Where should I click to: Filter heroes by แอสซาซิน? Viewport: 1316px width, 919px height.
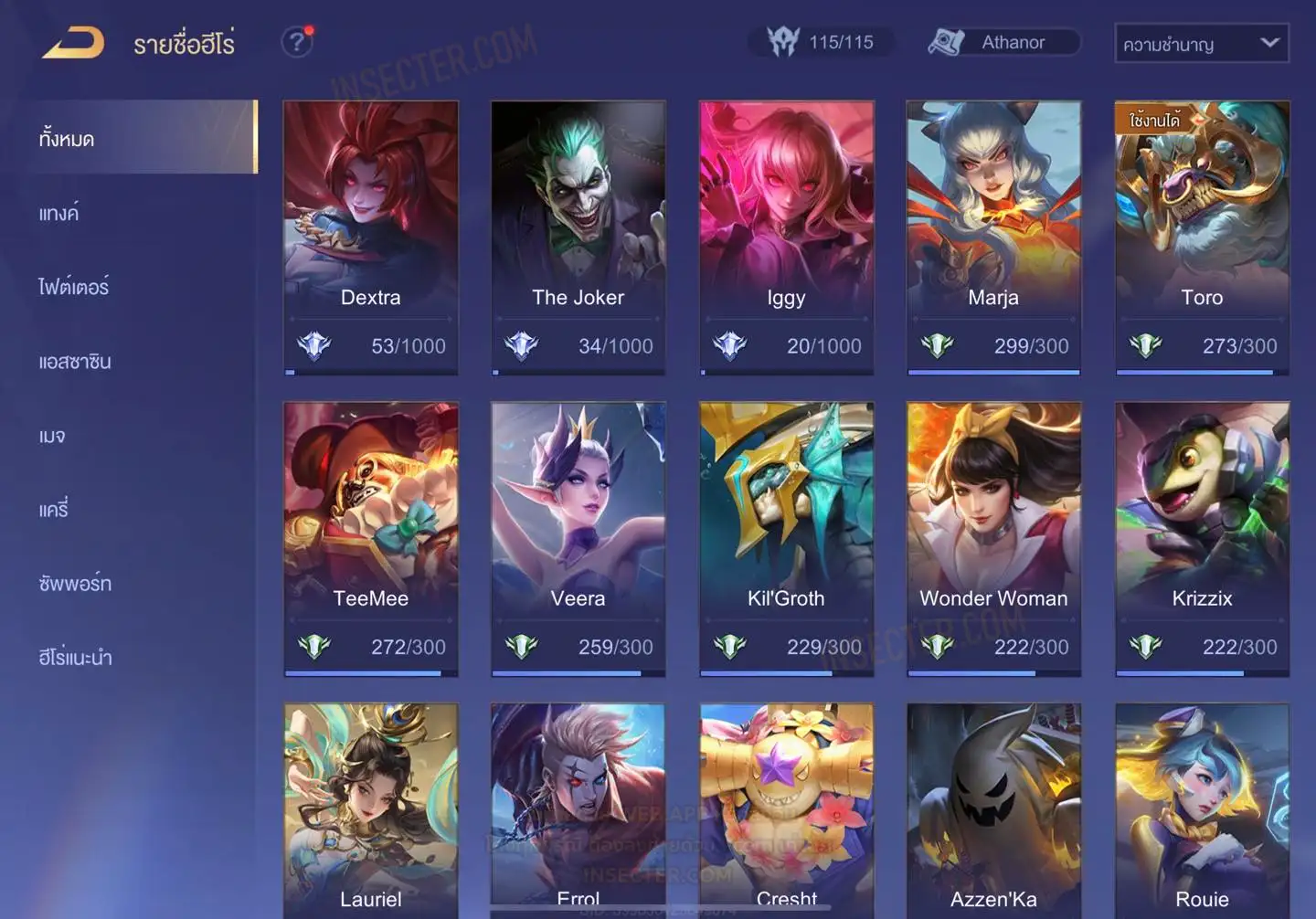75,361
